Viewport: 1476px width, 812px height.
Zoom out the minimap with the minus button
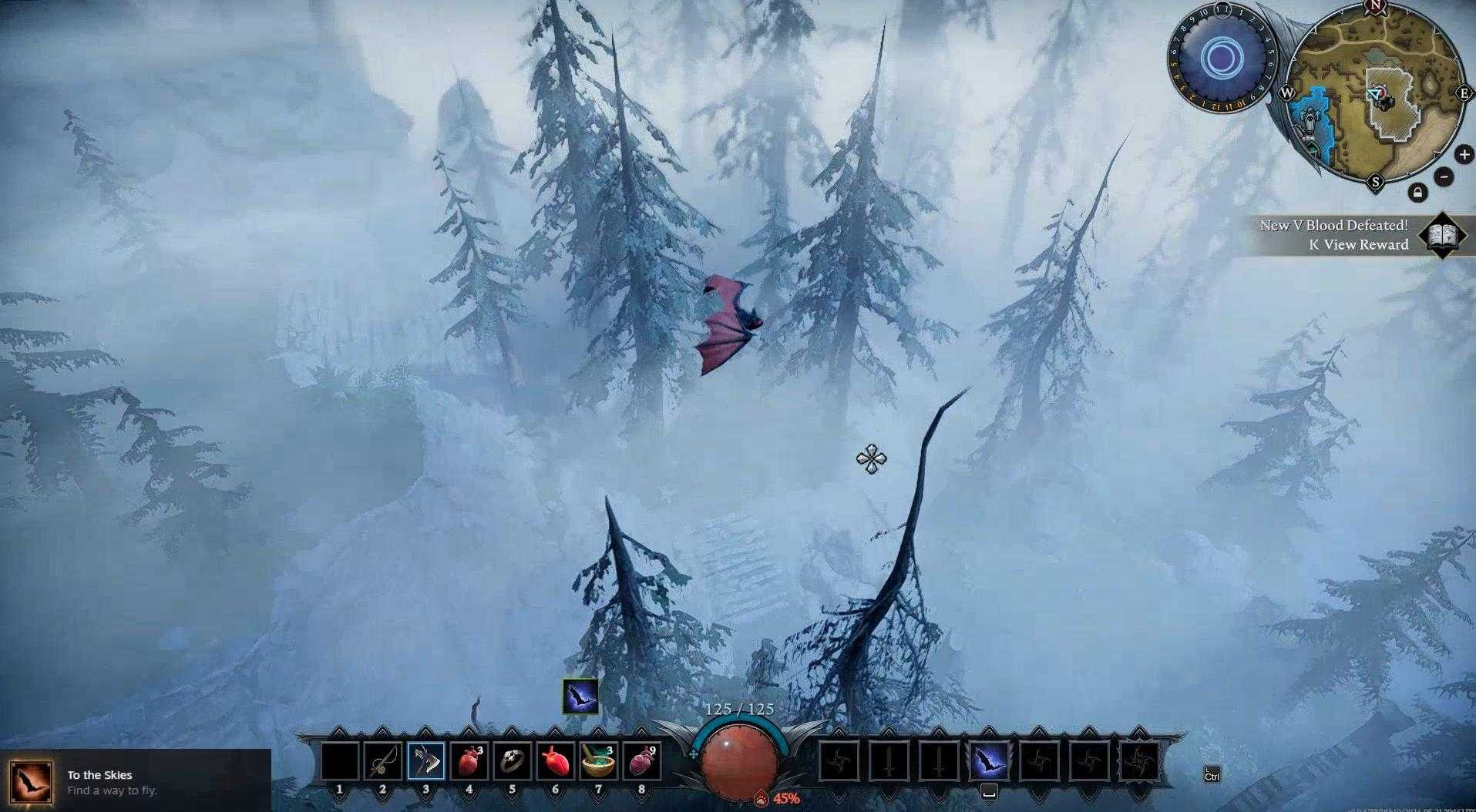(1444, 176)
